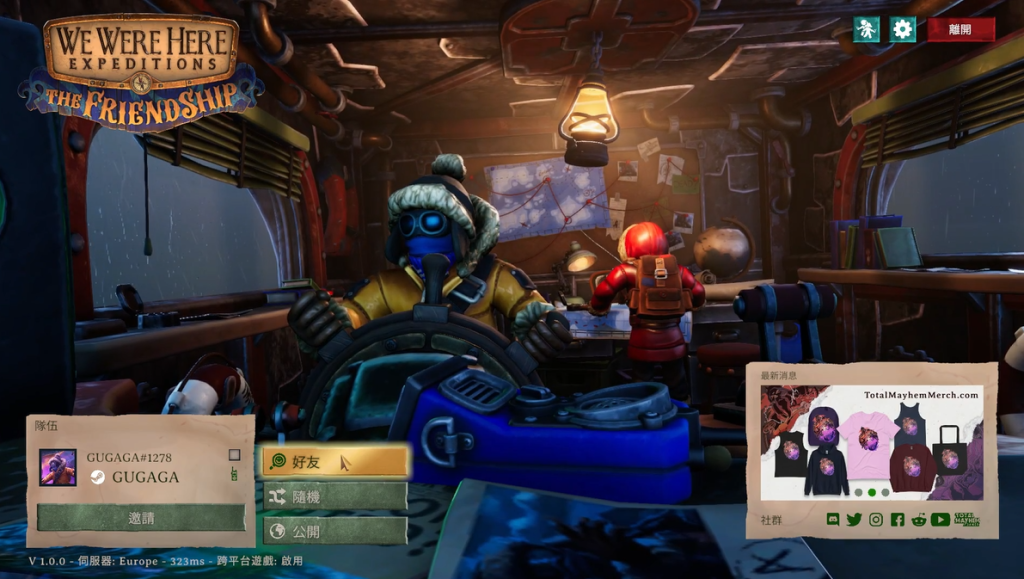The width and height of the screenshot is (1024, 579).
Task: Click GUGAGA's player avatar portrait
Action: pyautogui.click(x=58, y=467)
